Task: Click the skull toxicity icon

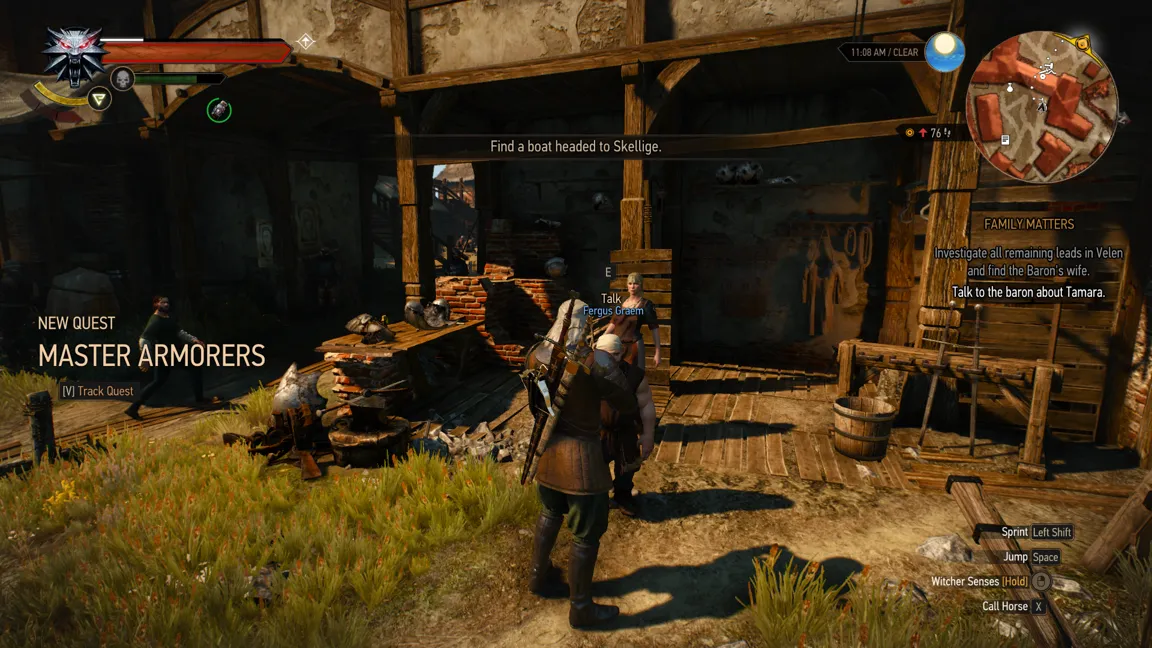Action: (x=123, y=78)
